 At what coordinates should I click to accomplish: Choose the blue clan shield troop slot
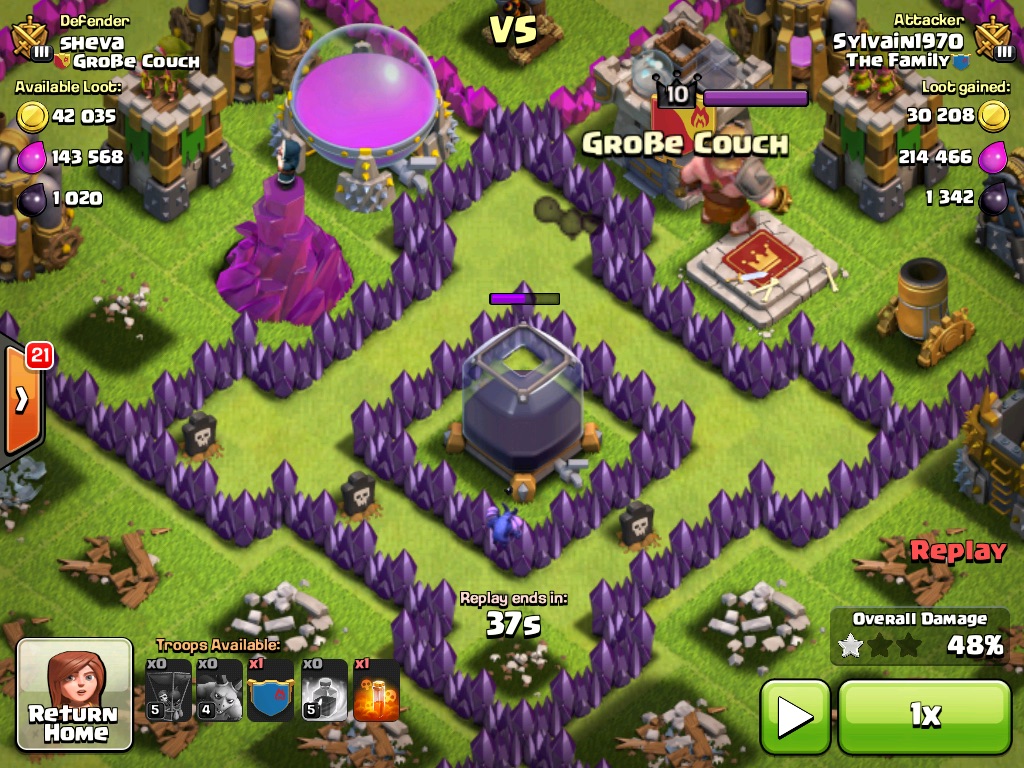click(271, 690)
